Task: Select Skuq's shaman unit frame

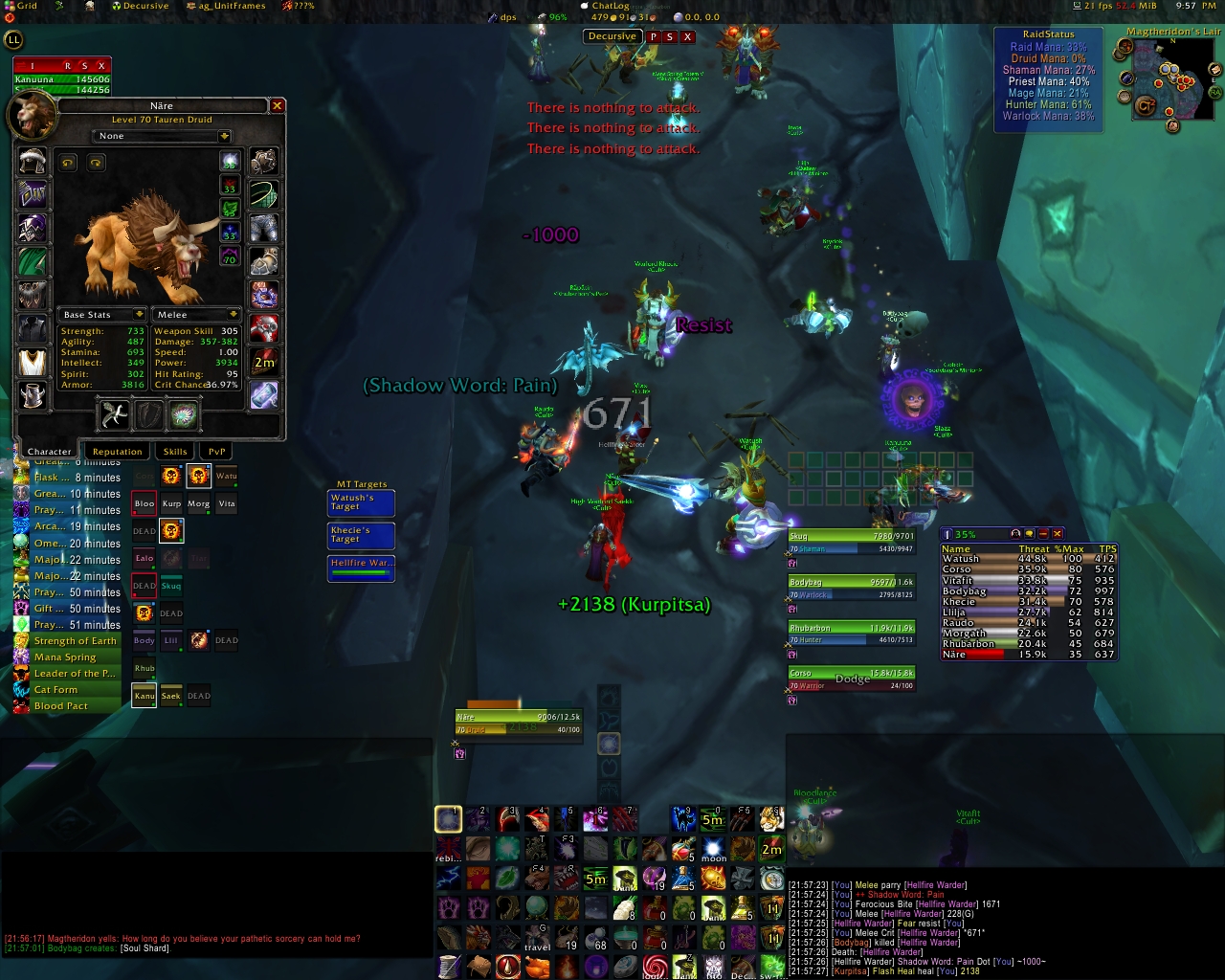Action: (851, 543)
